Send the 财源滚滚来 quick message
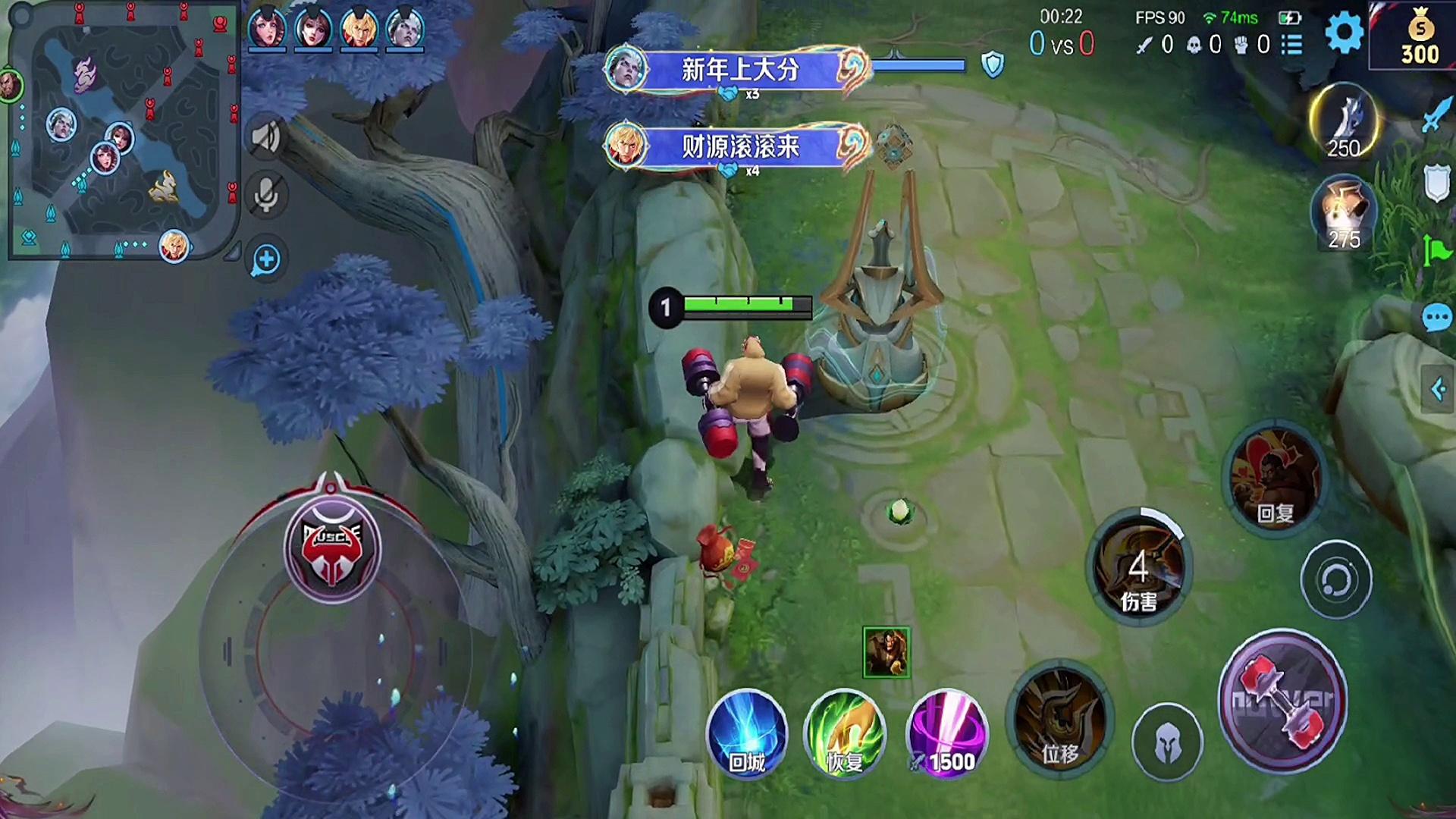1456x819 pixels. click(x=739, y=146)
